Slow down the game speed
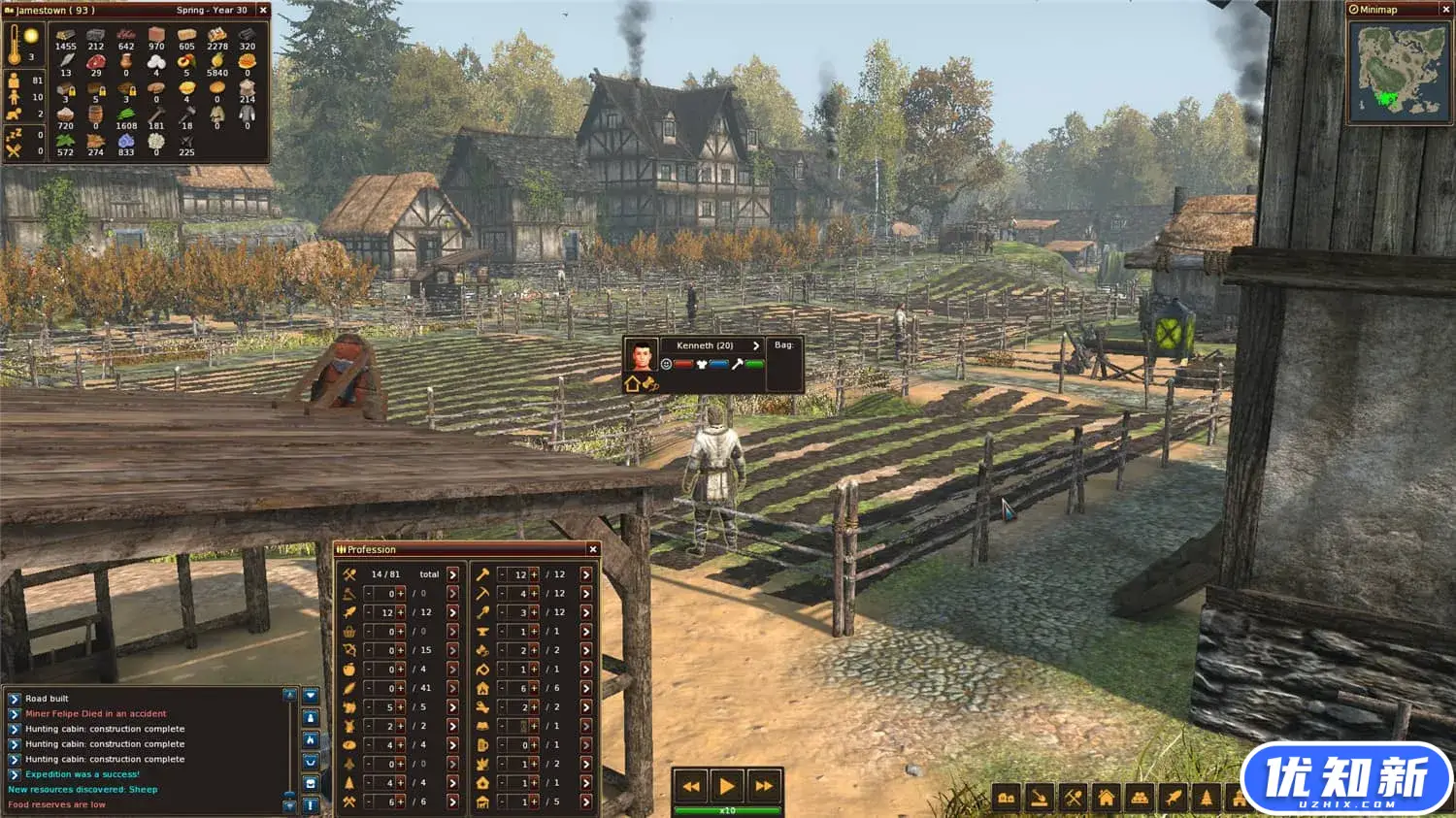The height and width of the screenshot is (818, 1456). click(x=691, y=786)
